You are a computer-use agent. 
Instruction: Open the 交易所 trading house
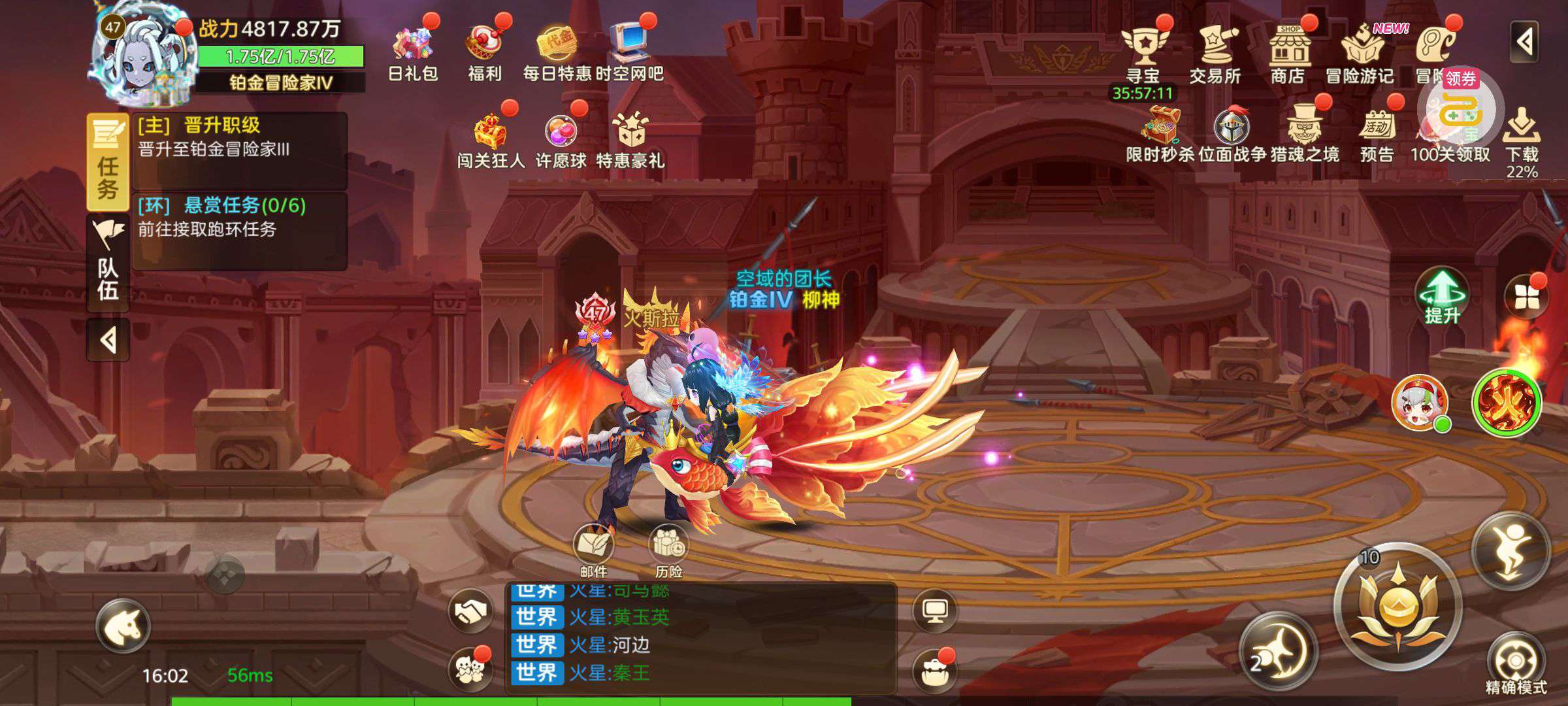[x=1215, y=52]
